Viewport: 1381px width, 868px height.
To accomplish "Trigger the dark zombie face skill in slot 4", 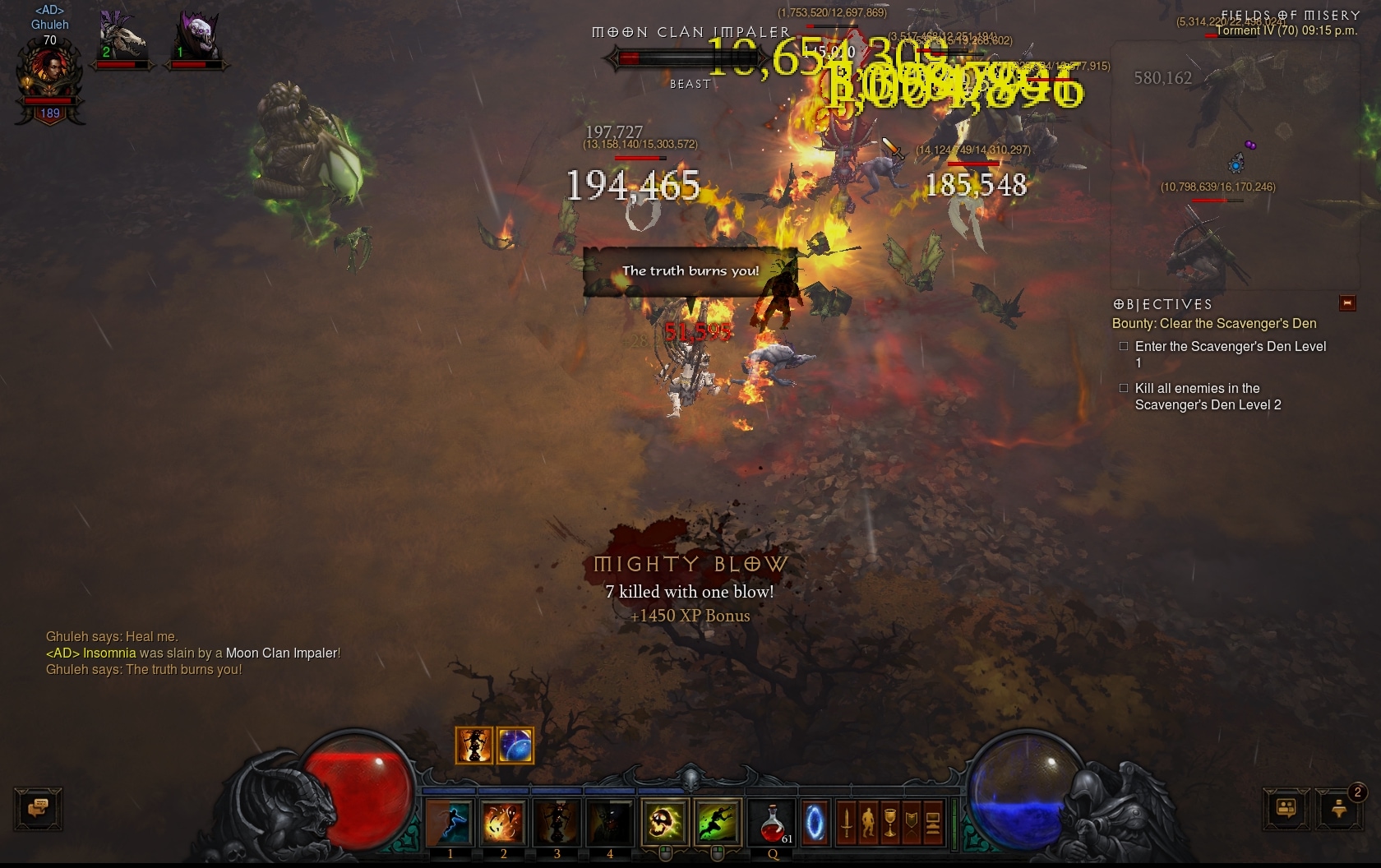I will [609, 822].
